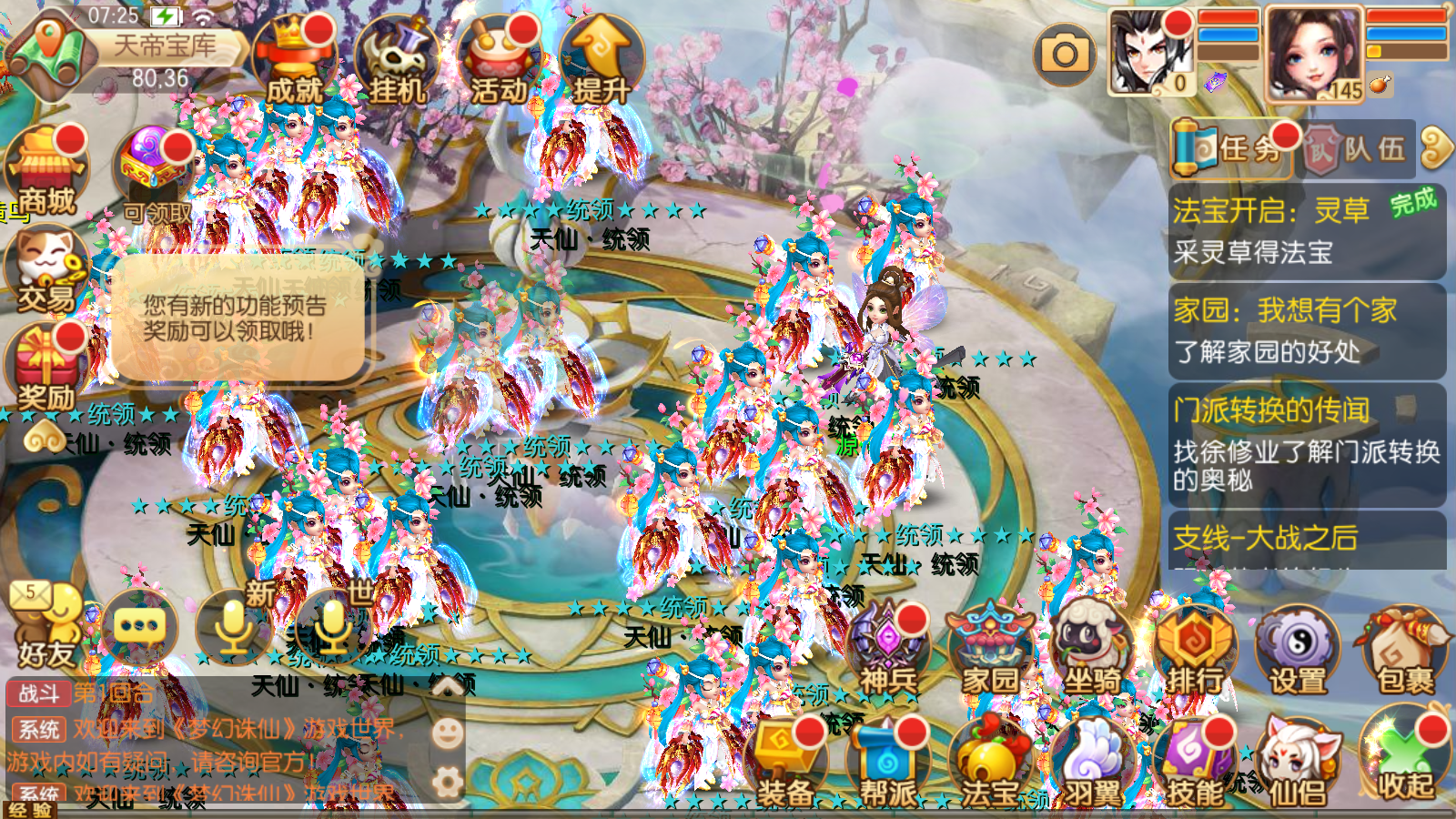Viewport: 1456px width, 819px height.
Task: Open the 好友 friends list
Action: point(45,628)
